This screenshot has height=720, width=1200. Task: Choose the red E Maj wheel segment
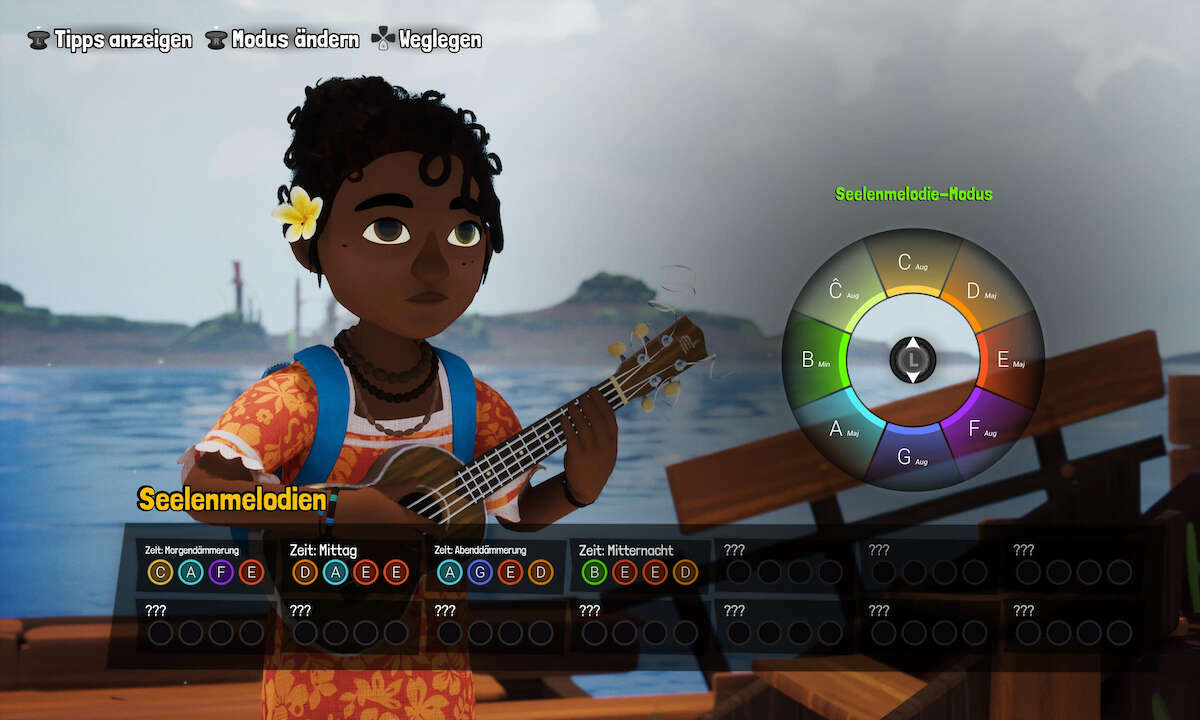1010,360
